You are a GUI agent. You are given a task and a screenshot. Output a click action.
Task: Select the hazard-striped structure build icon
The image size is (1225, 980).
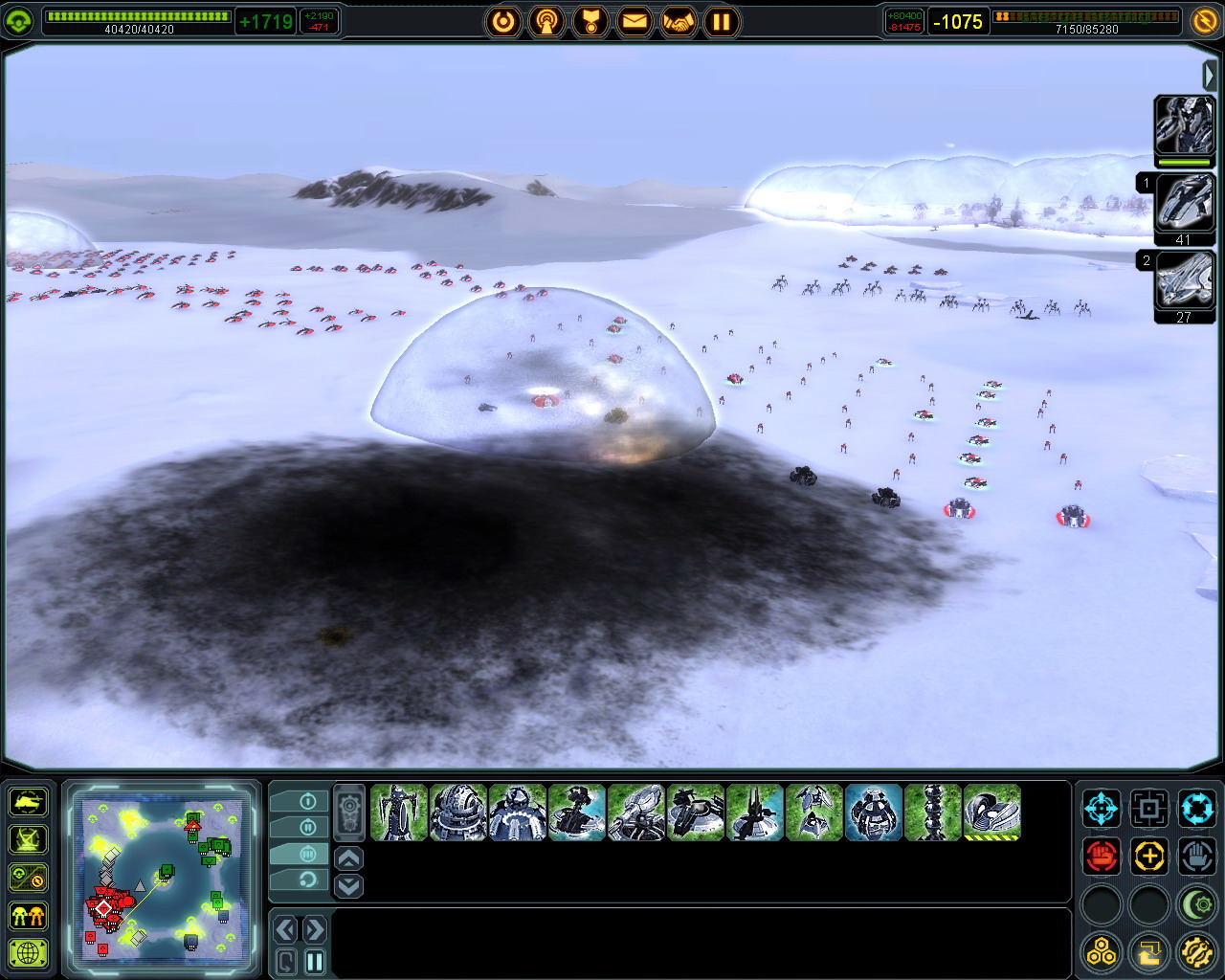pos(991,813)
